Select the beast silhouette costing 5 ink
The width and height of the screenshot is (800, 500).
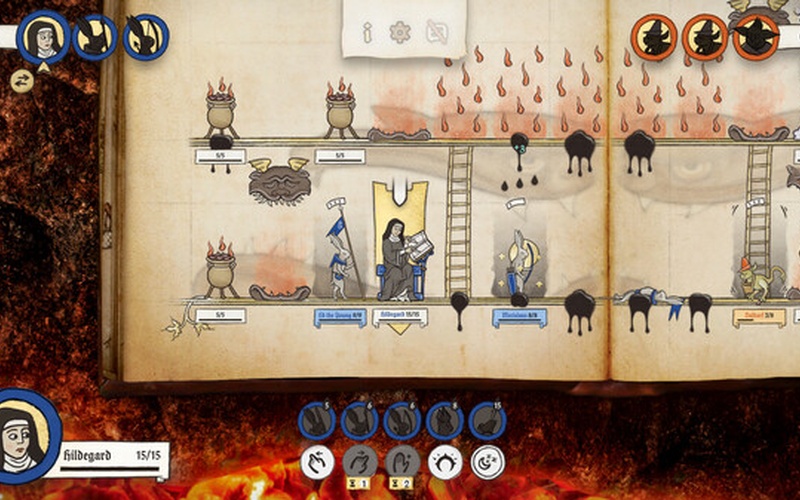tap(317, 421)
